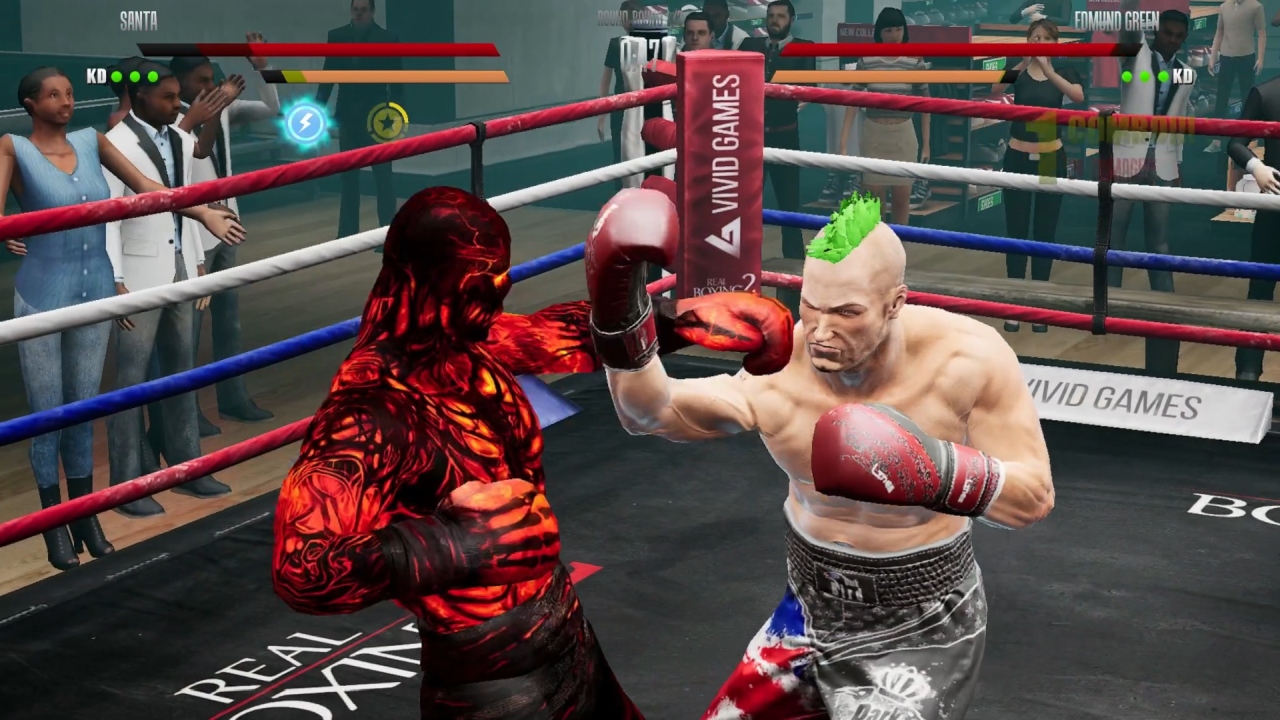The image size is (1280, 720).
Task: Select the EDMUND GREEN name label
Action: [x=1118, y=20]
